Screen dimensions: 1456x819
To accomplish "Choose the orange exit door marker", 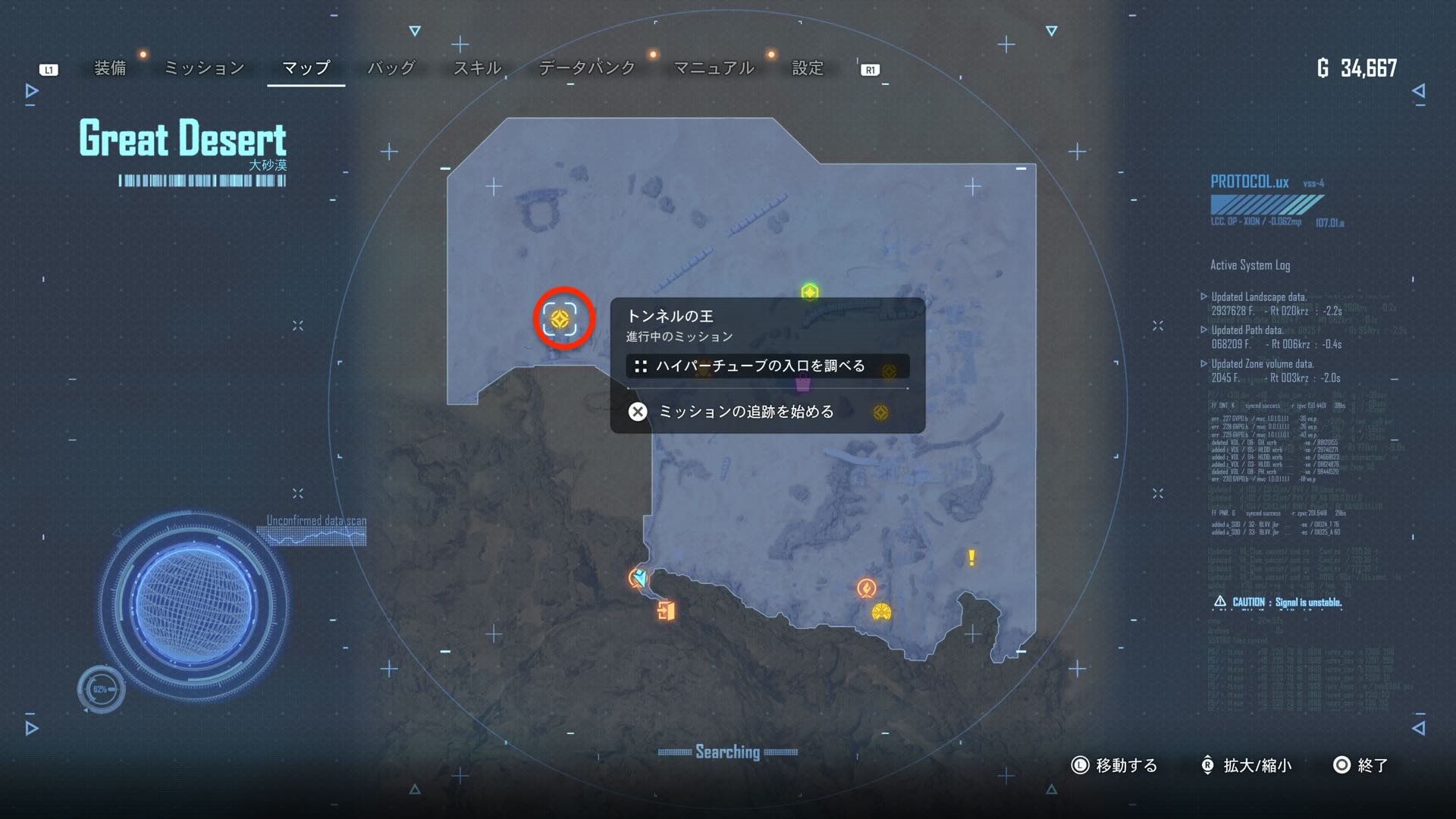I will tap(667, 610).
